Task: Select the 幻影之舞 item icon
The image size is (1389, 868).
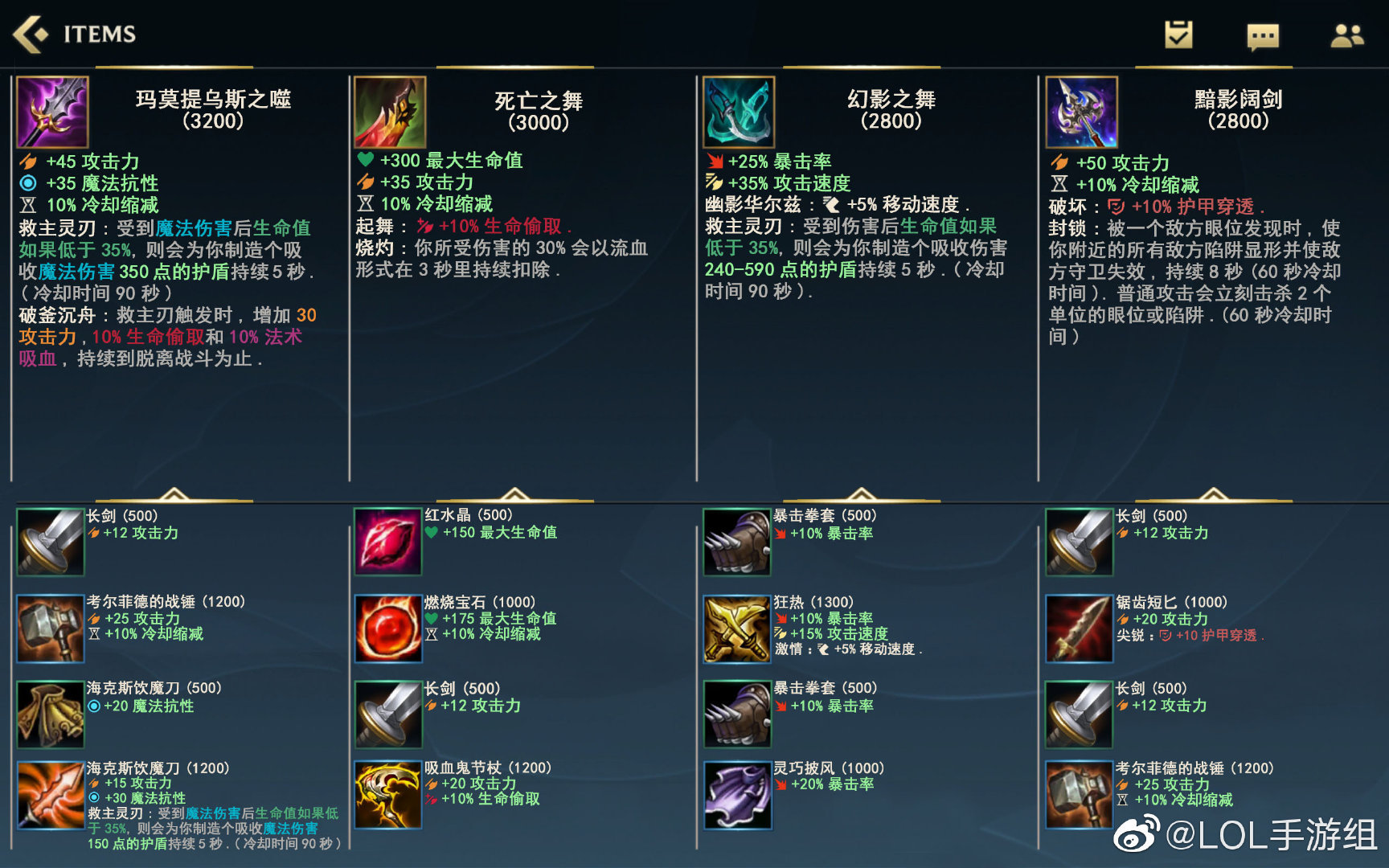Action: [738, 113]
